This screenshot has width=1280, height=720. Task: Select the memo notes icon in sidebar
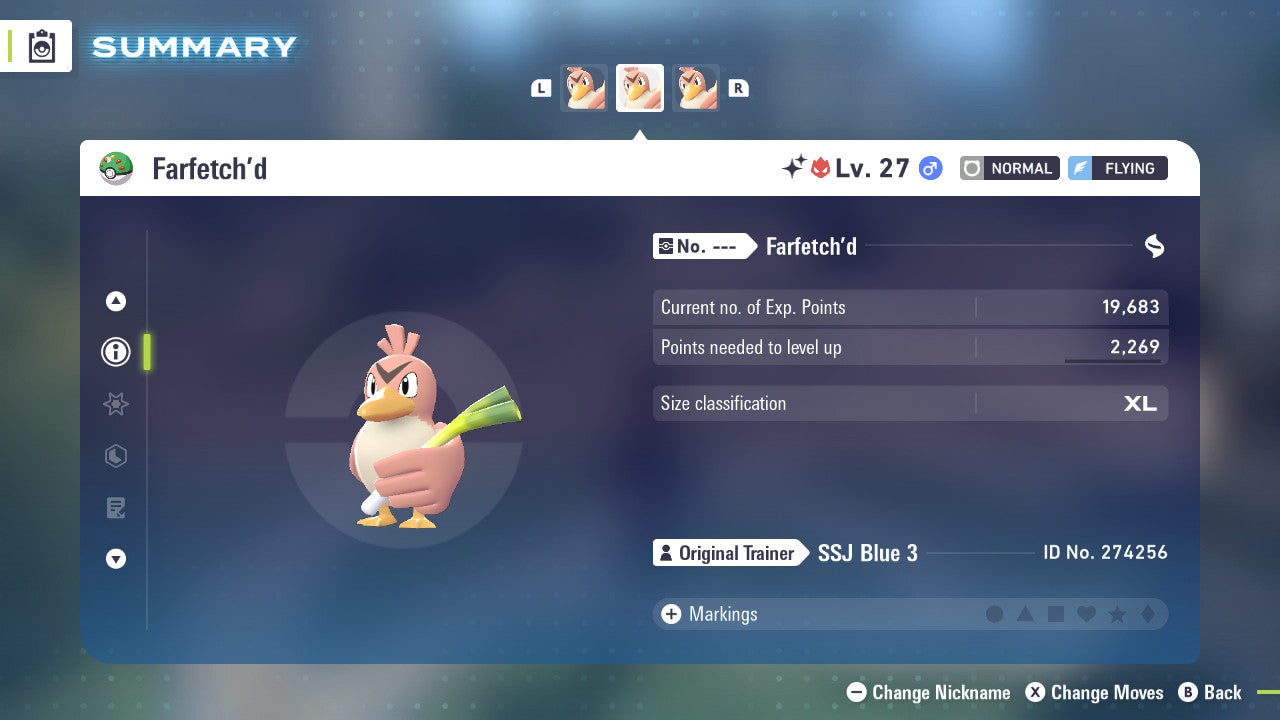click(x=116, y=508)
